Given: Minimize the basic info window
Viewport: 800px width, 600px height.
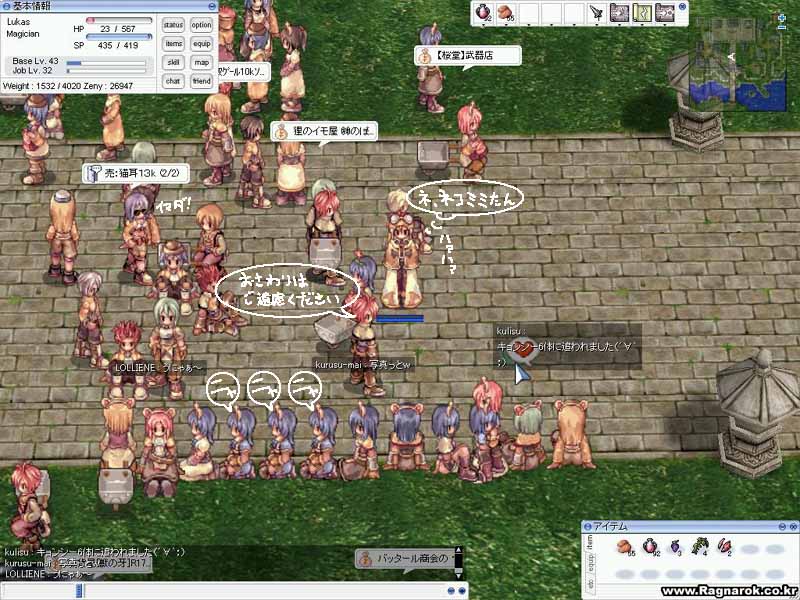Looking at the screenshot, I should click(x=211, y=6).
